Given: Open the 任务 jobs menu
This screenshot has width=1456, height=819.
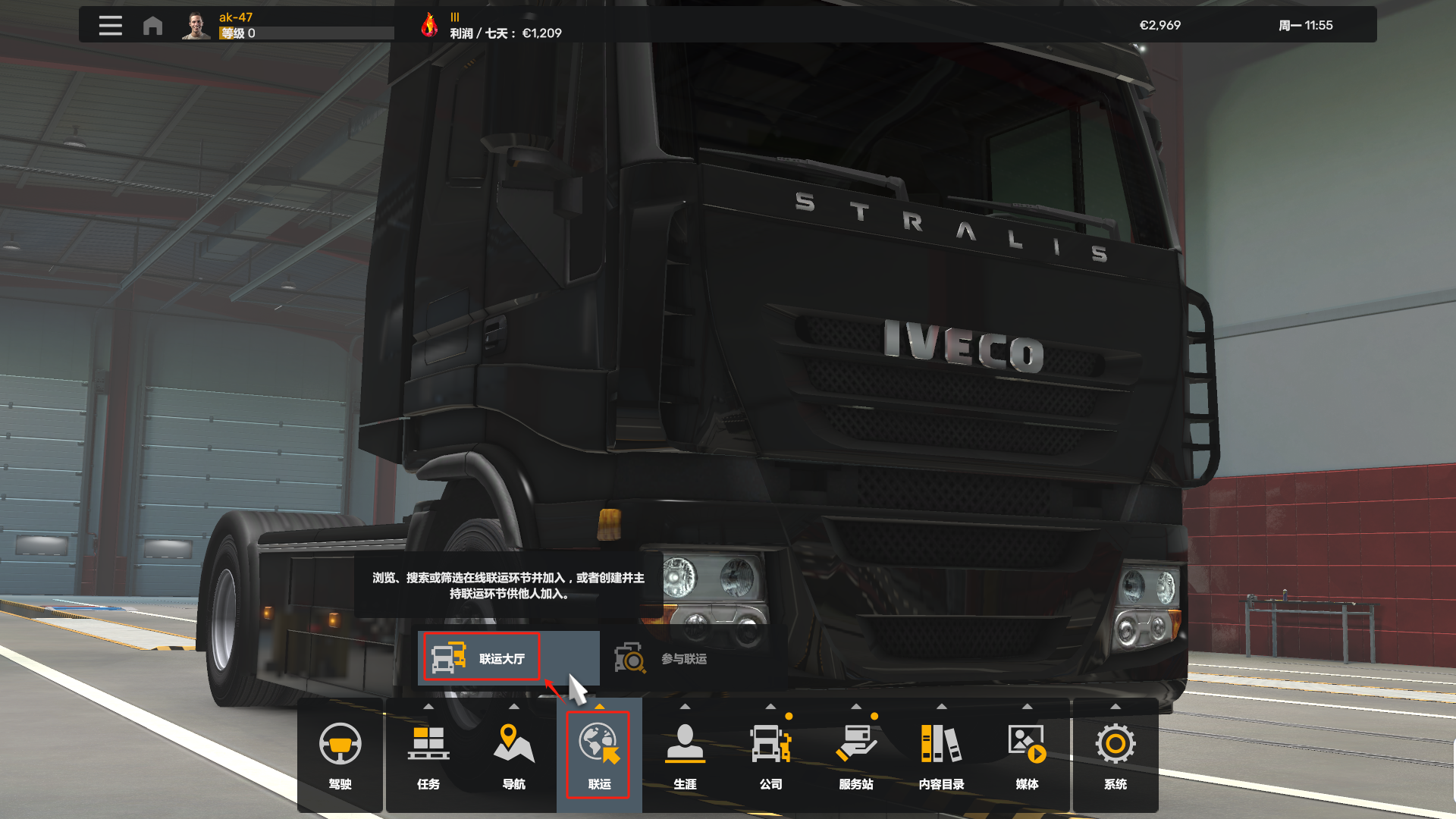Looking at the screenshot, I should (428, 755).
